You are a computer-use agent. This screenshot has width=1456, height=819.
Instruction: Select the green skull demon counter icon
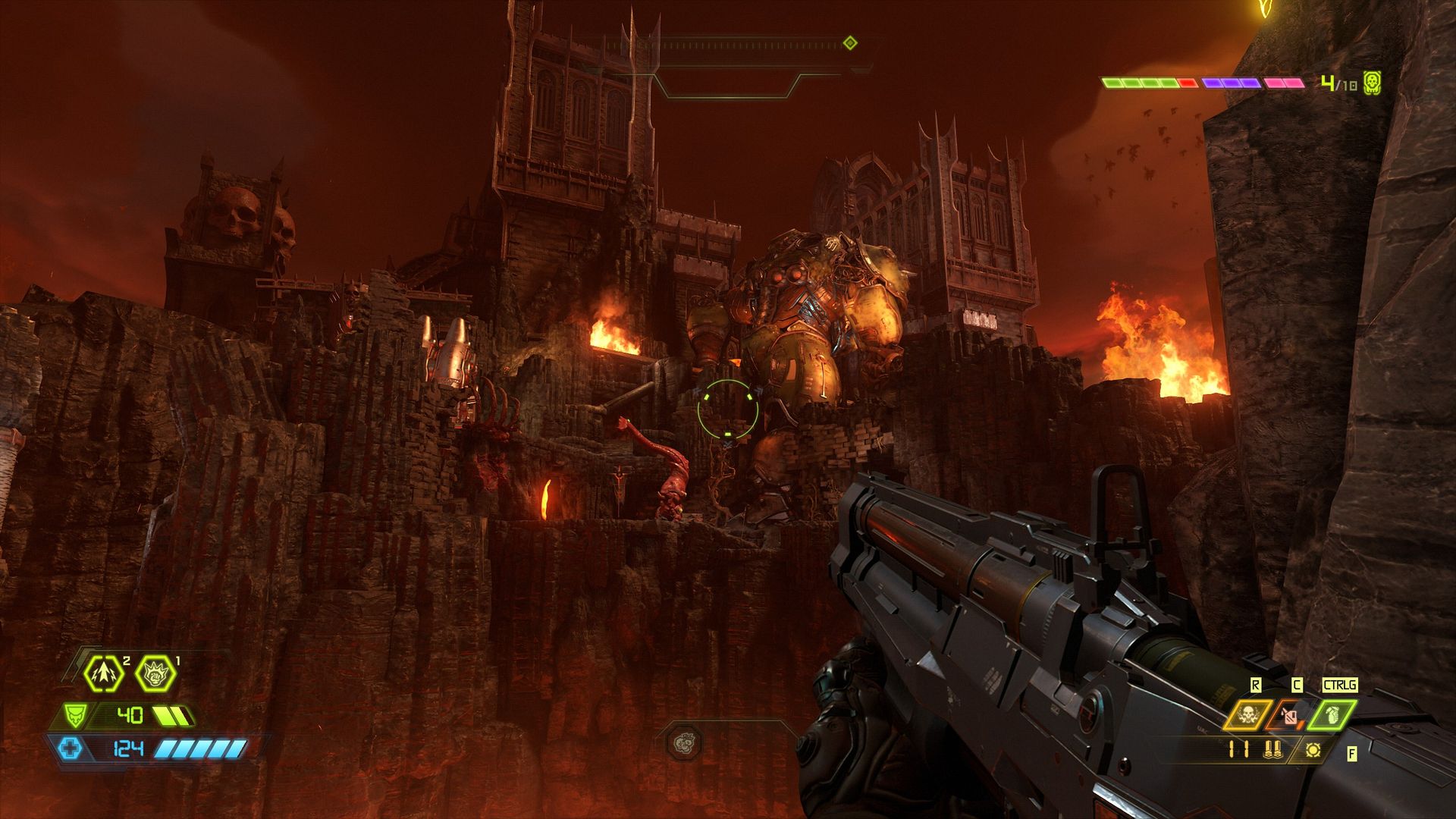point(1371,83)
